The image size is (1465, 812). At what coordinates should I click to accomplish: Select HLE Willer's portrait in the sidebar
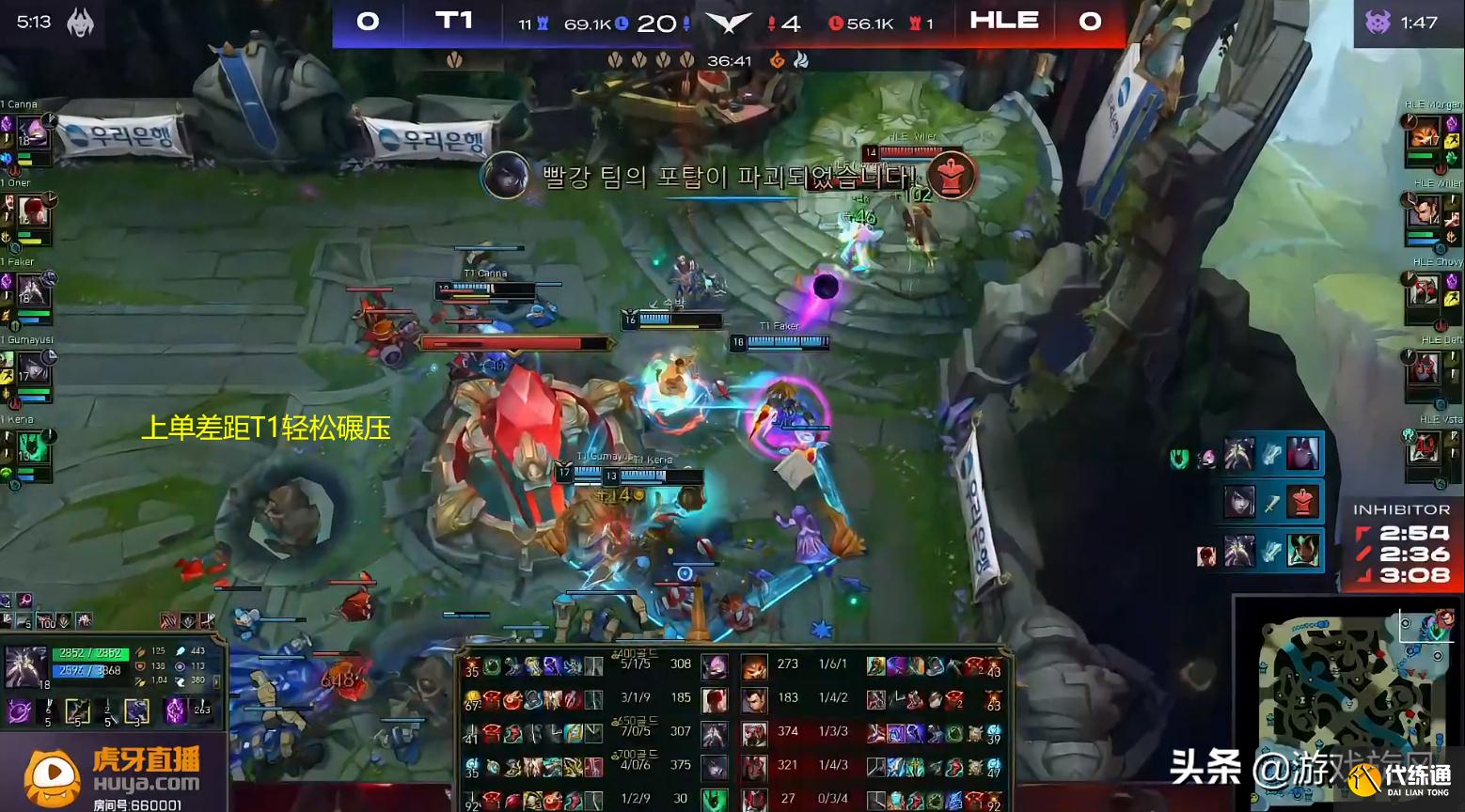(x=1424, y=211)
